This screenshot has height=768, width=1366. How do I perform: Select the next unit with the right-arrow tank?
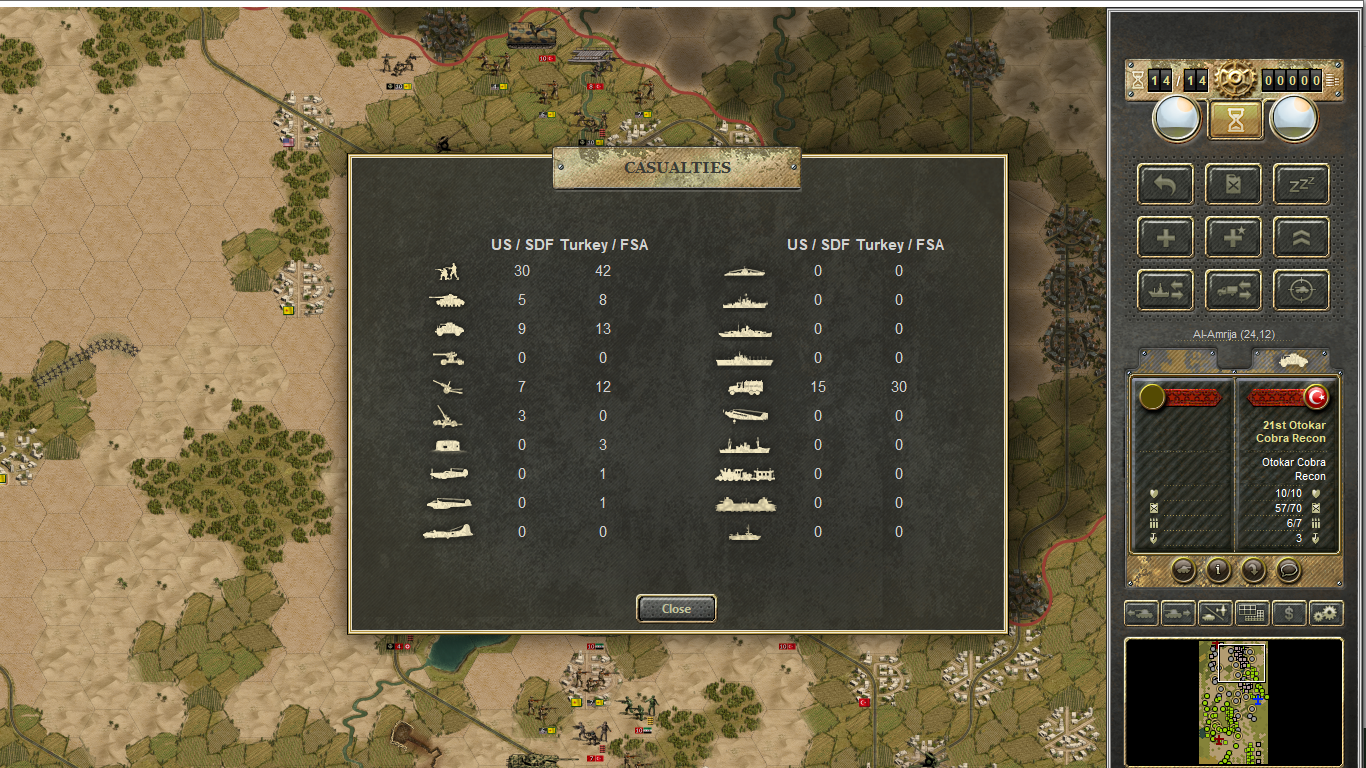pyautogui.click(x=1178, y=613)
